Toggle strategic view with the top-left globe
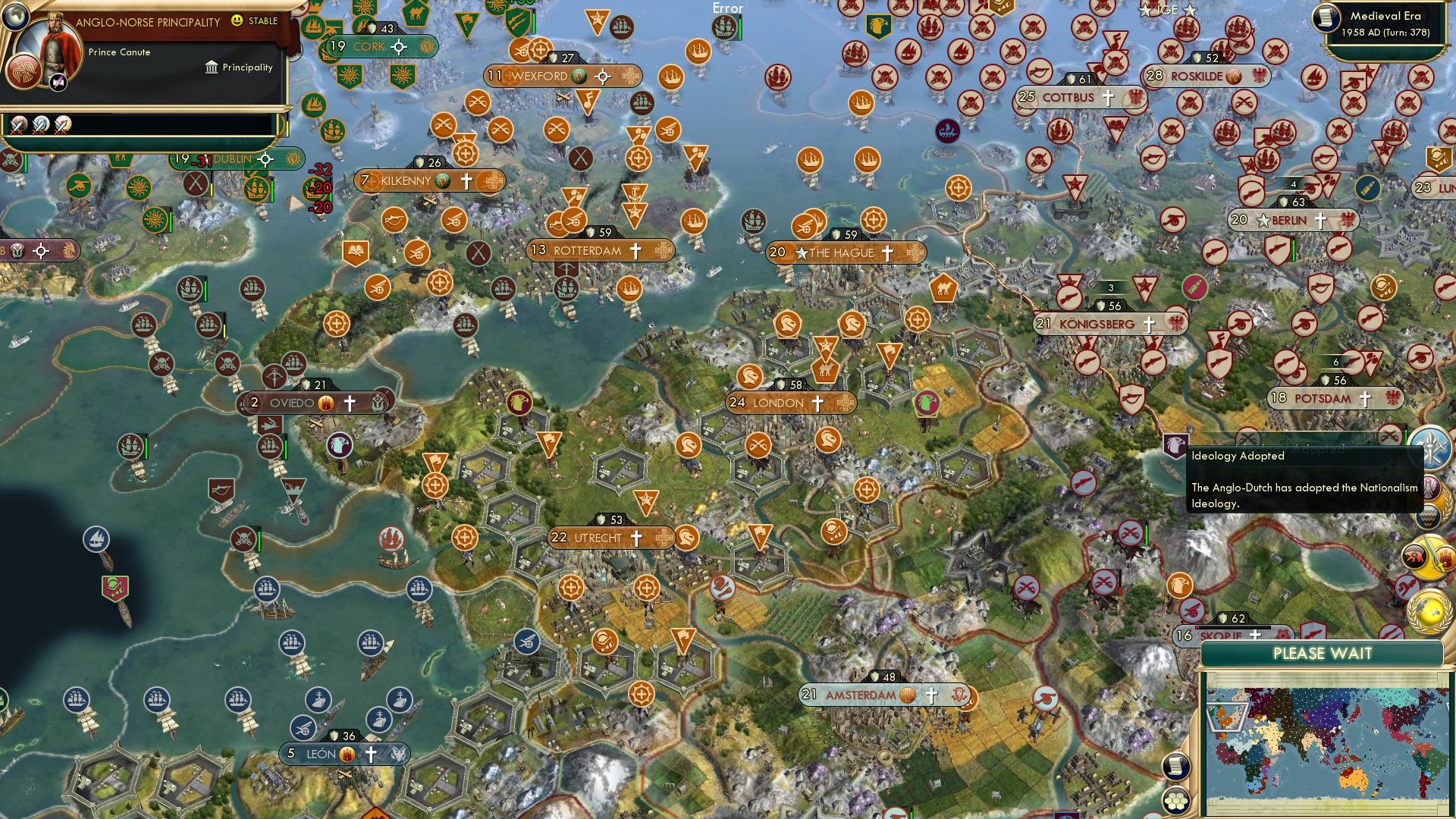 (15, 17)
